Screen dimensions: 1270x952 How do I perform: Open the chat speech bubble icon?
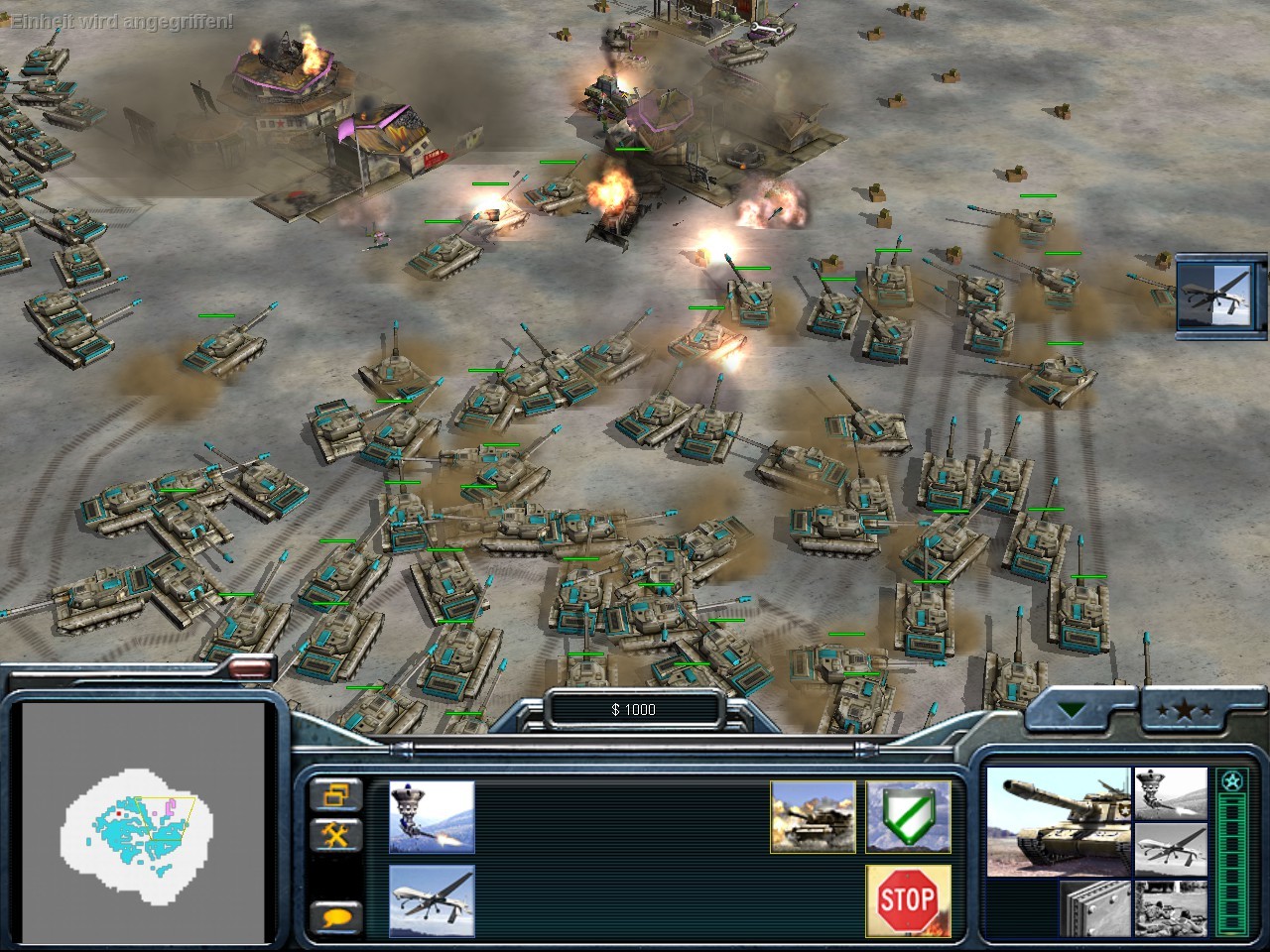coord(336,917)
